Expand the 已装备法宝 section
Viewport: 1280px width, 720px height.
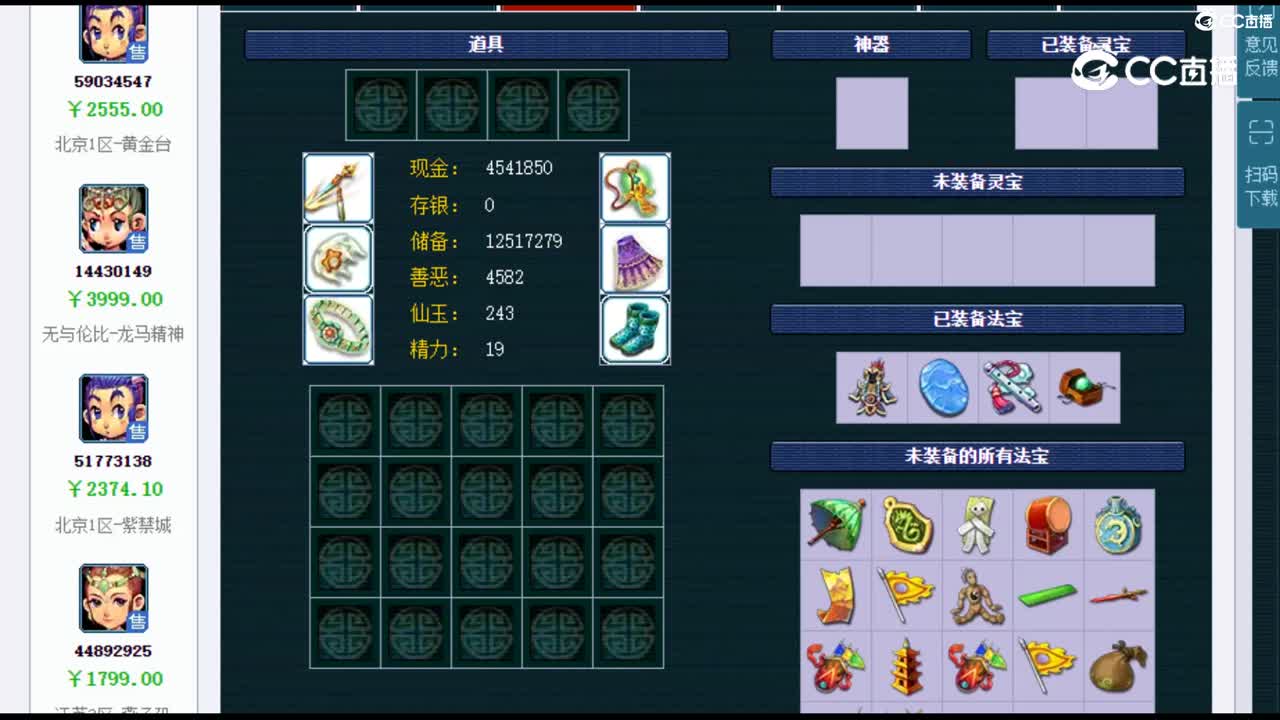976,319
